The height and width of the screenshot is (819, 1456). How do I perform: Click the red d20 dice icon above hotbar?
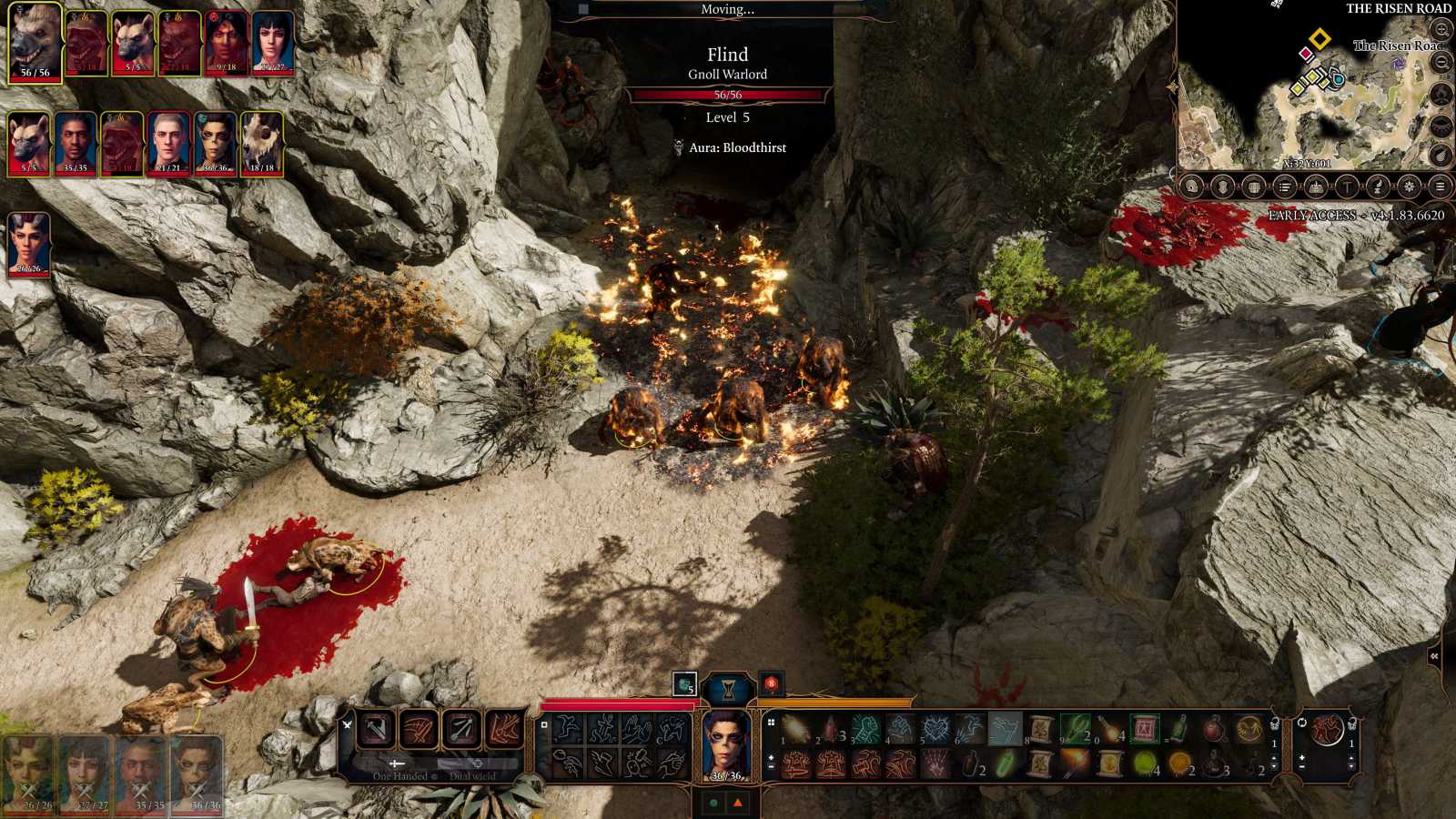tap(771, 683)
